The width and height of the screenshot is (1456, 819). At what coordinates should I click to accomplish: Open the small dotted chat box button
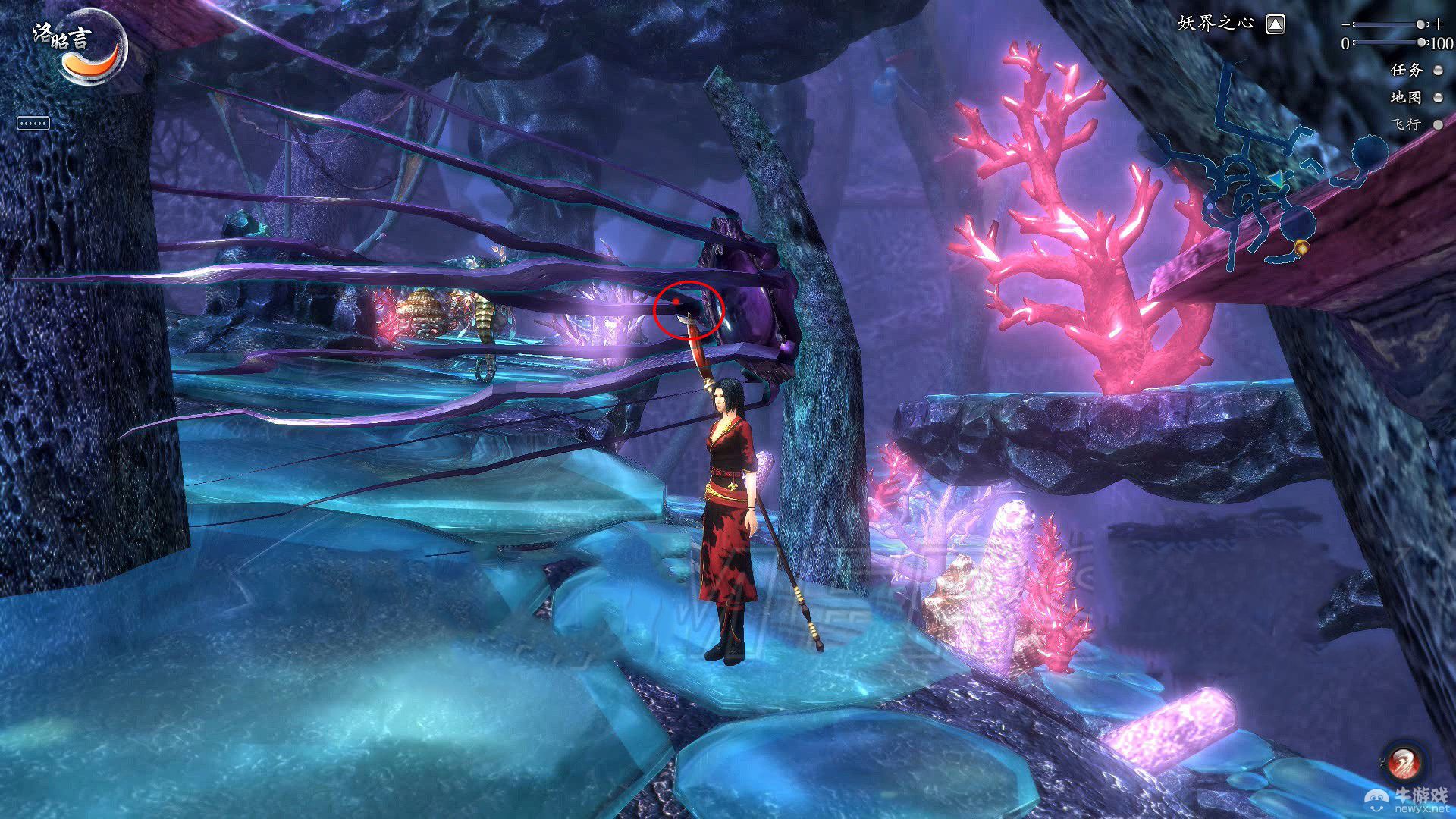tap(33, 124)
